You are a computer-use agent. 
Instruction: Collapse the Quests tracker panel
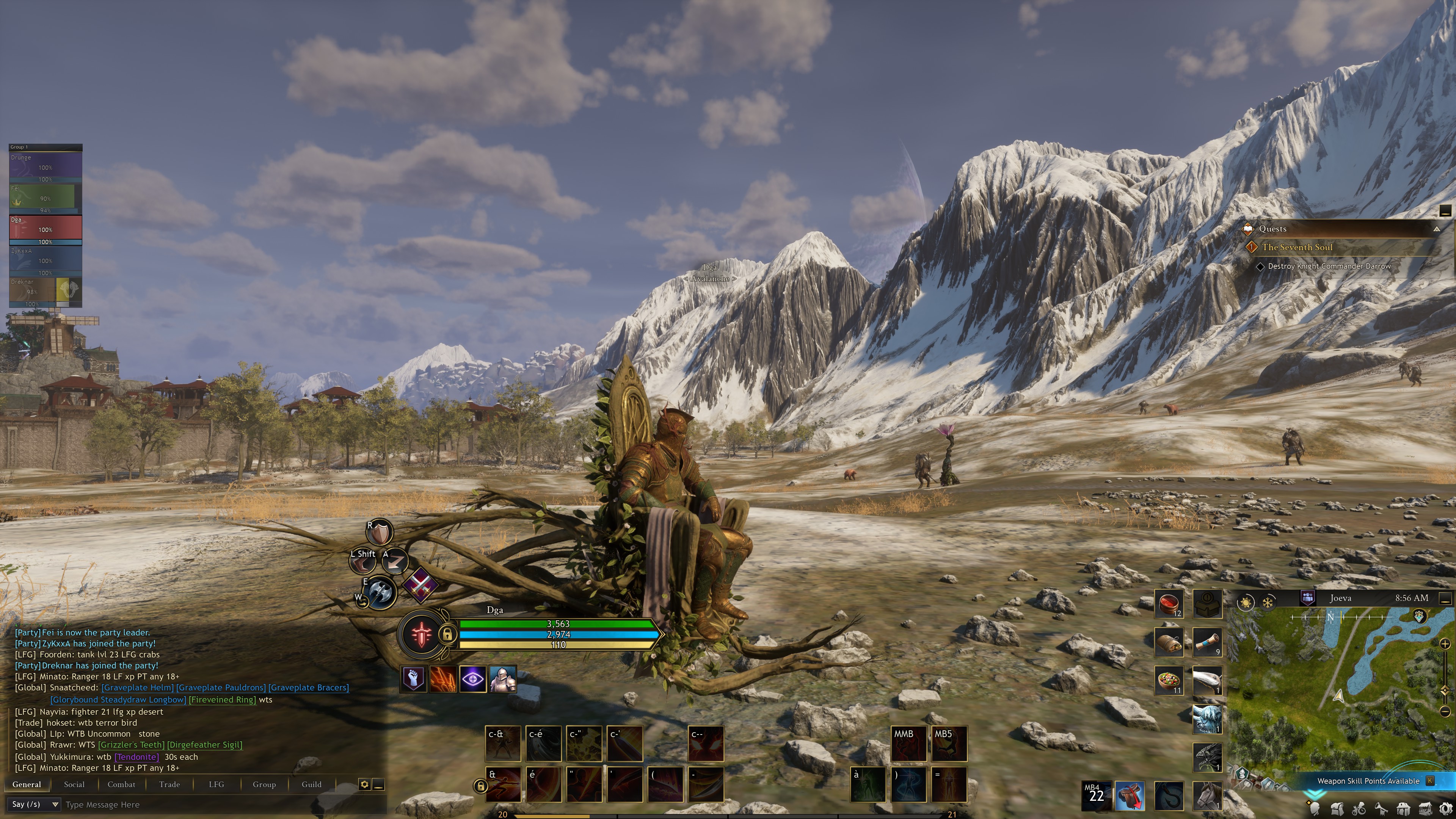tap(1436, 229)
